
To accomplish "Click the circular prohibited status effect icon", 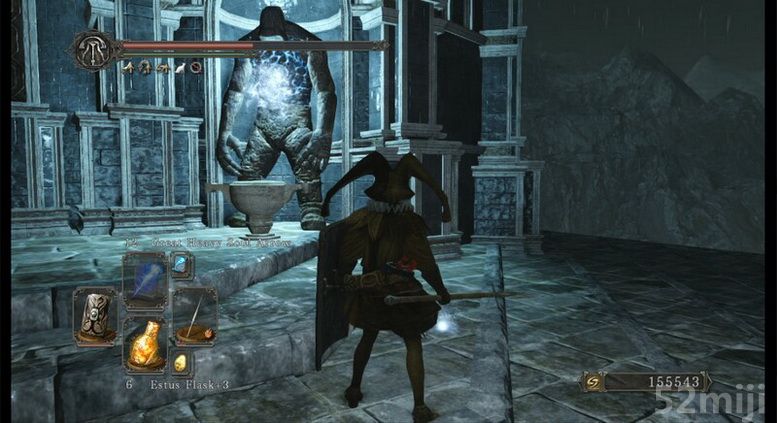I will click(196, 67).
